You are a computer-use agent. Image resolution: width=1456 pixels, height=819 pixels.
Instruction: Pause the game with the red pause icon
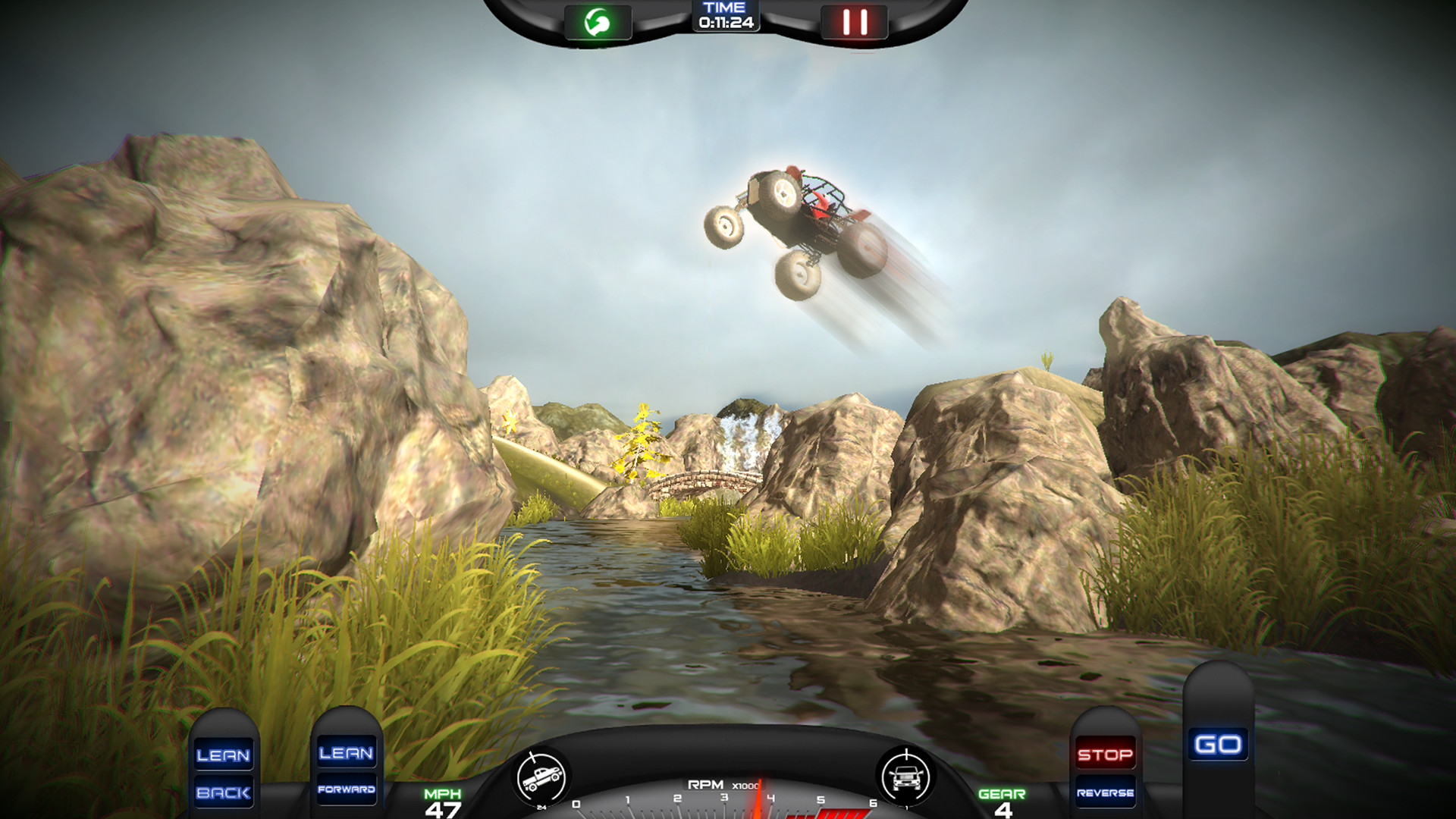[x=855, y=21]
